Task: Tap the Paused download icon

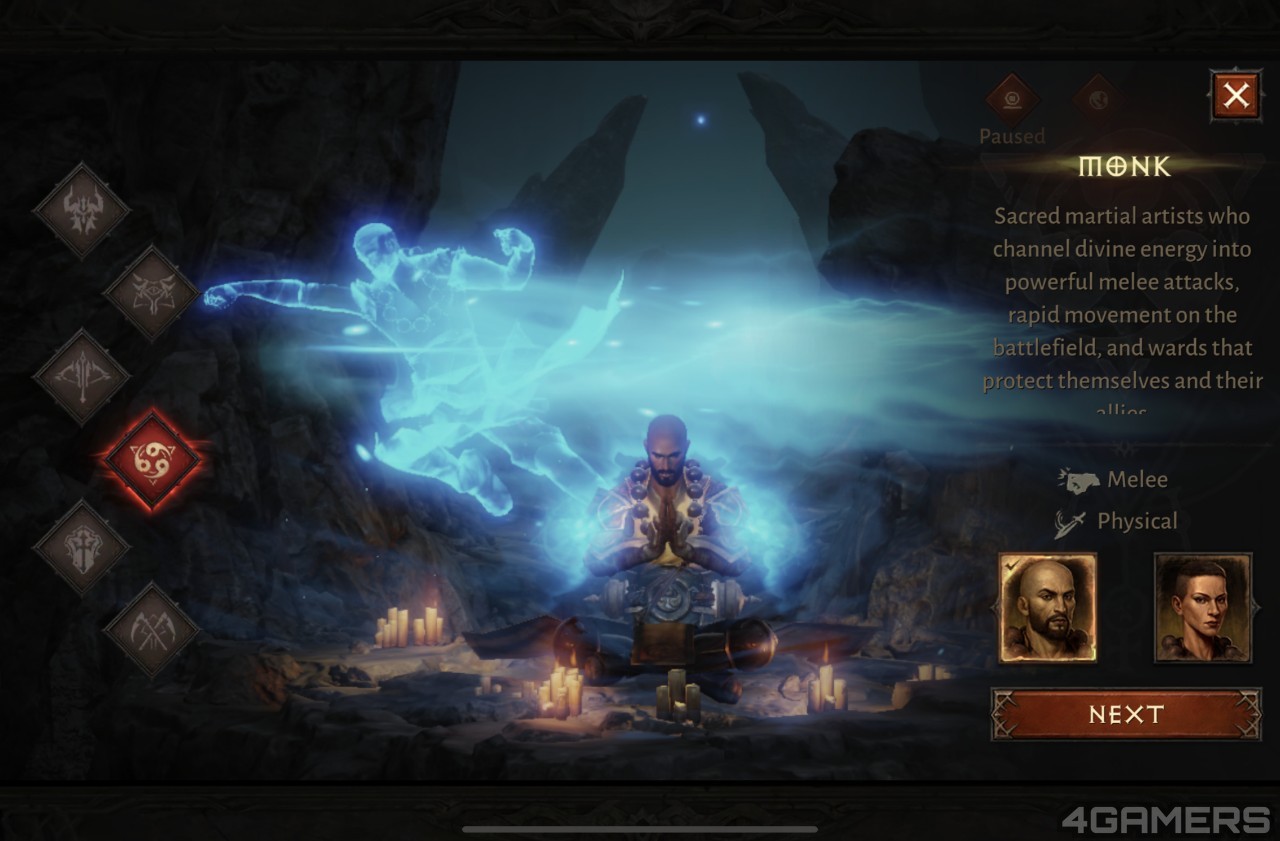Action: (1012, 100)
